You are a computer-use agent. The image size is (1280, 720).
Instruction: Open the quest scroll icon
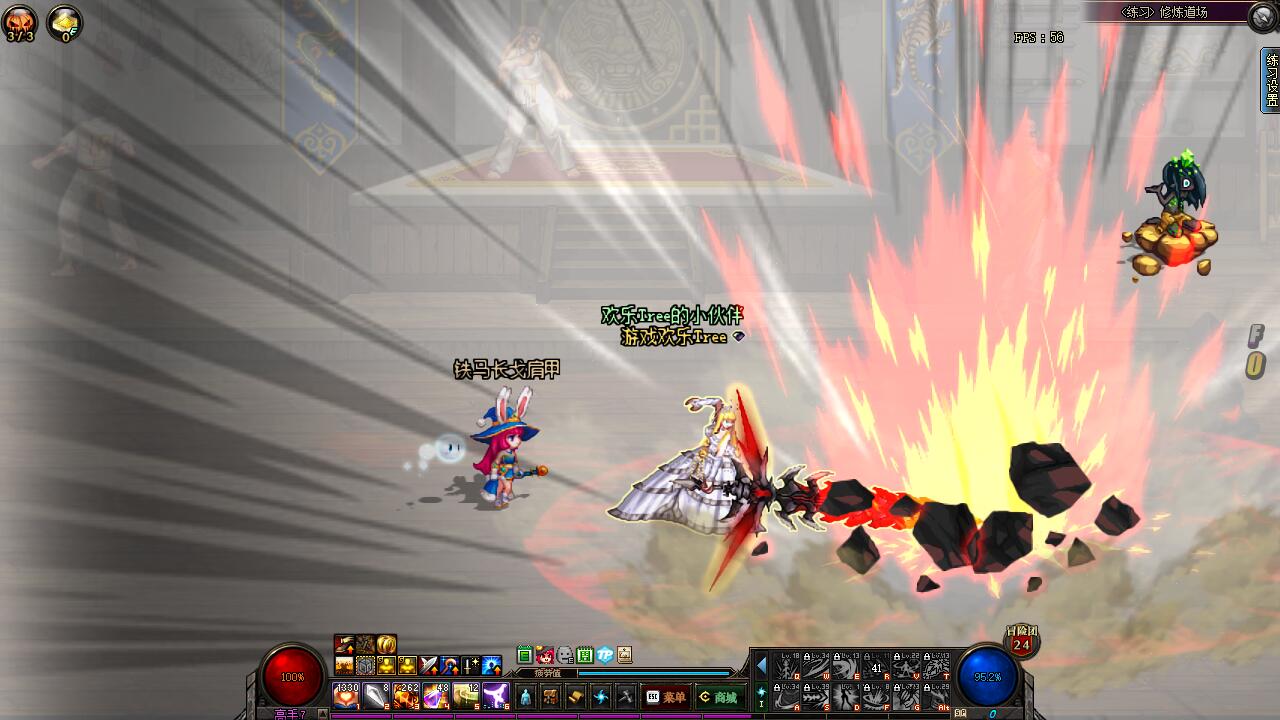click(x=576, y=697)
